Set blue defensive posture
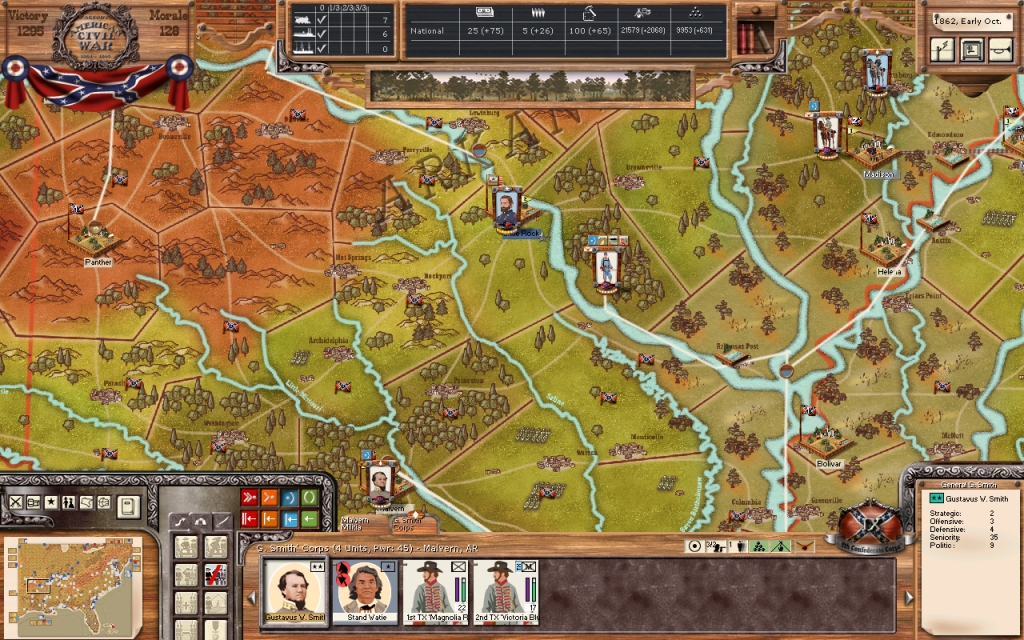 pos(289,497)
